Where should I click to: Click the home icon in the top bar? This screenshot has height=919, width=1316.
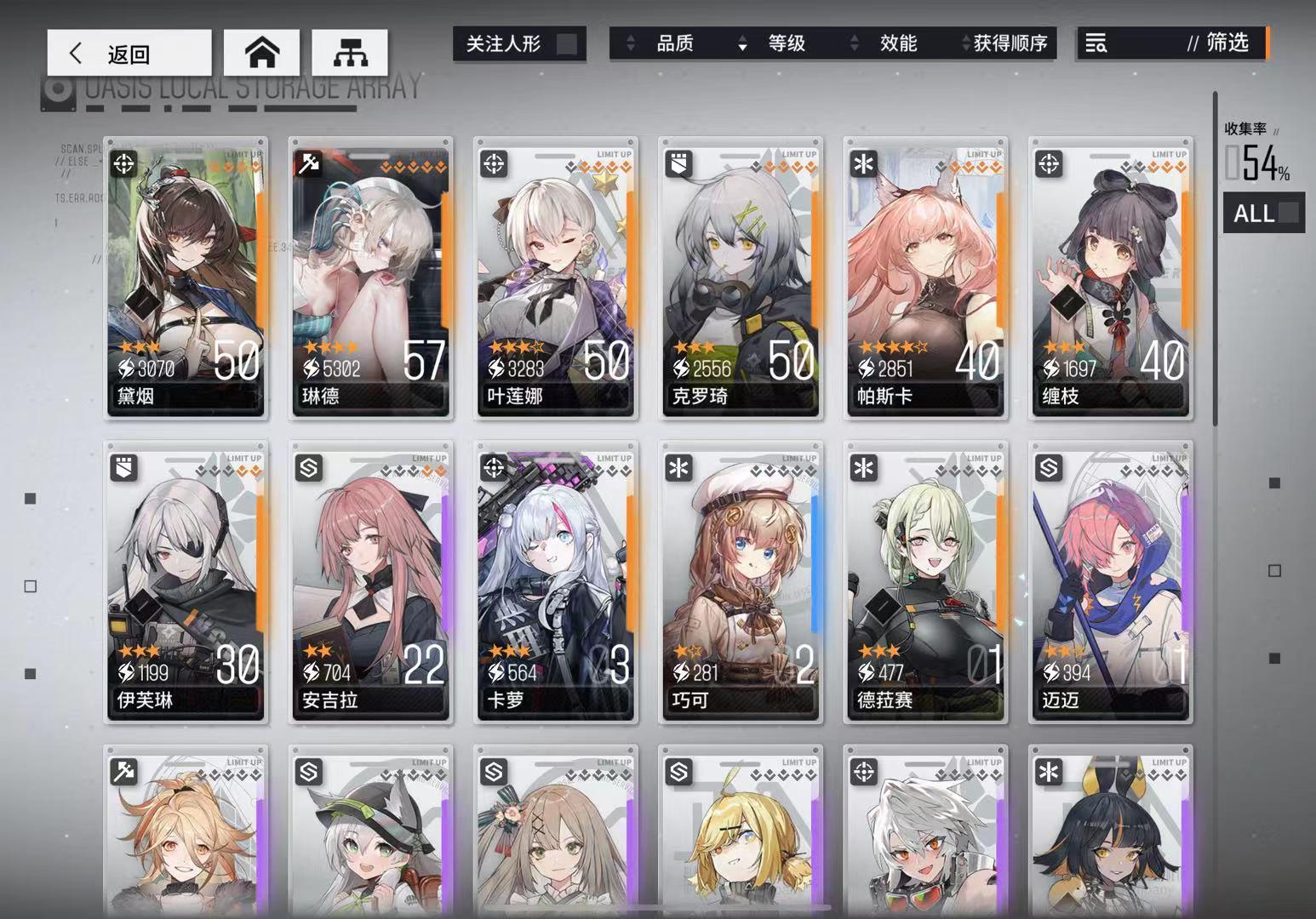click(261, 51)
